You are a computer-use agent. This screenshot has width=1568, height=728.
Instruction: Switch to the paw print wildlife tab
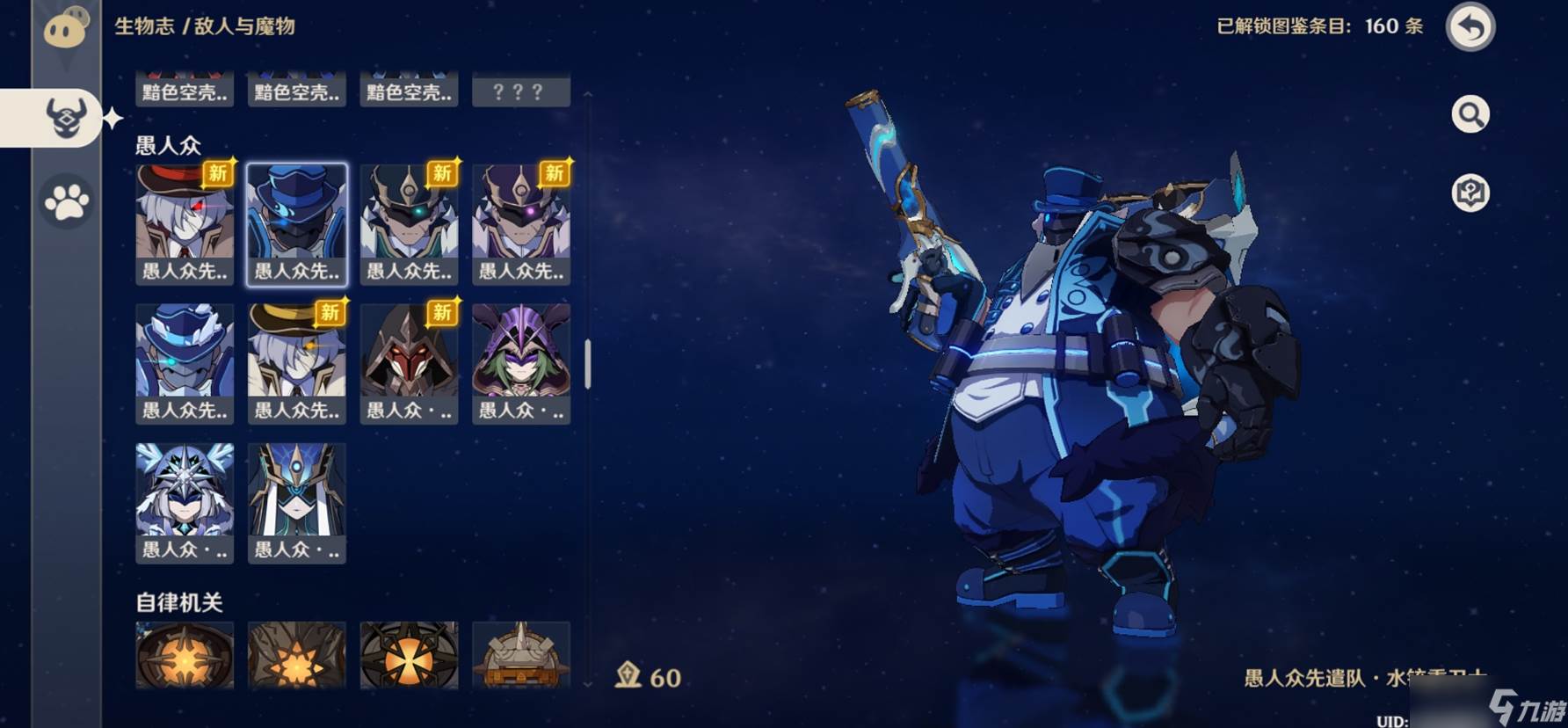67,202
